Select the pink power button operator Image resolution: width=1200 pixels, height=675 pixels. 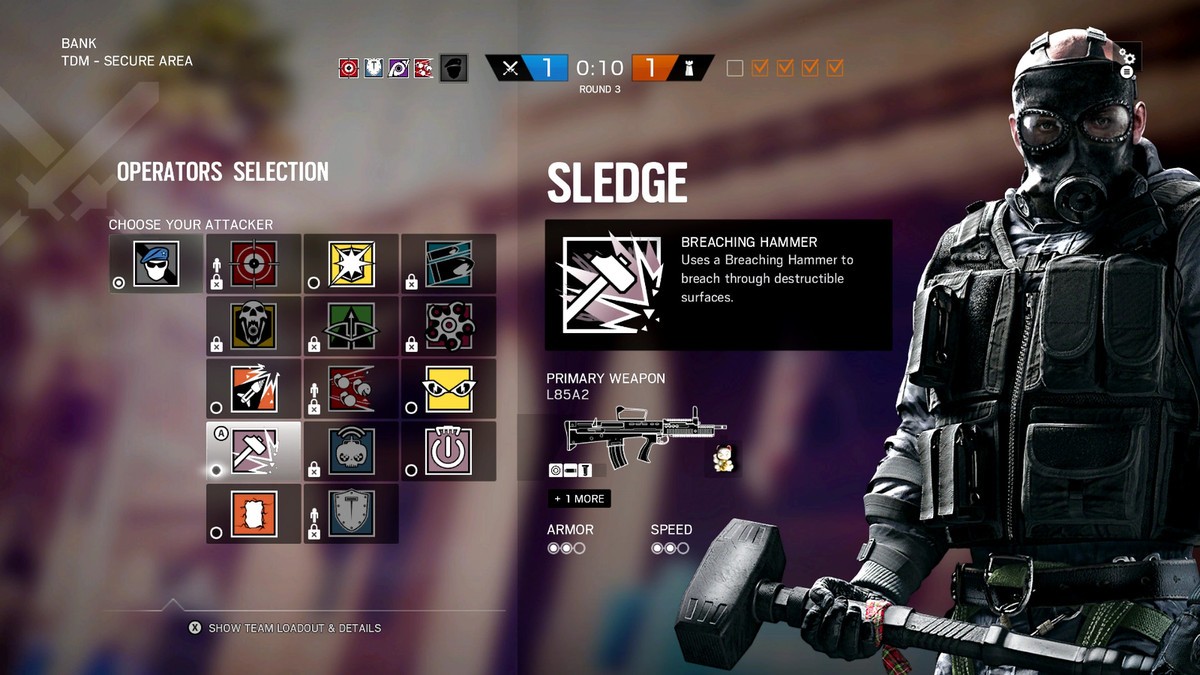(x=448, y=450)
